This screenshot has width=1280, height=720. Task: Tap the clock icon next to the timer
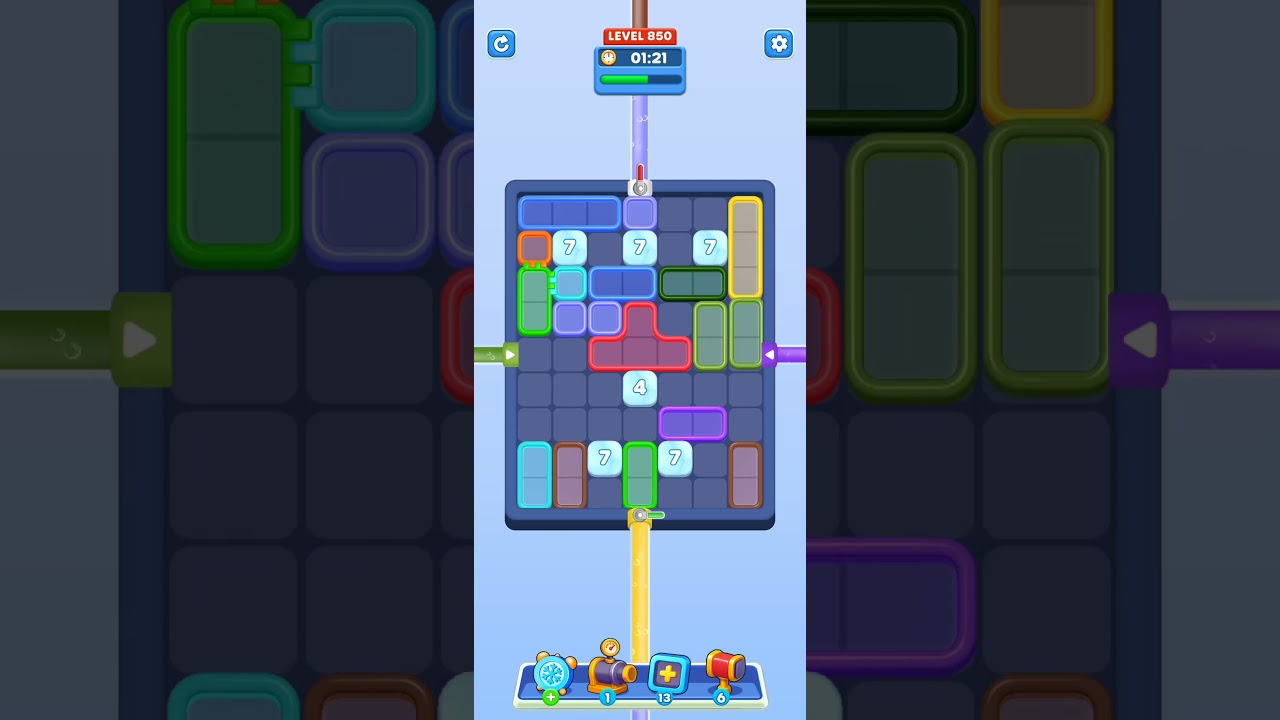(608, 57)
